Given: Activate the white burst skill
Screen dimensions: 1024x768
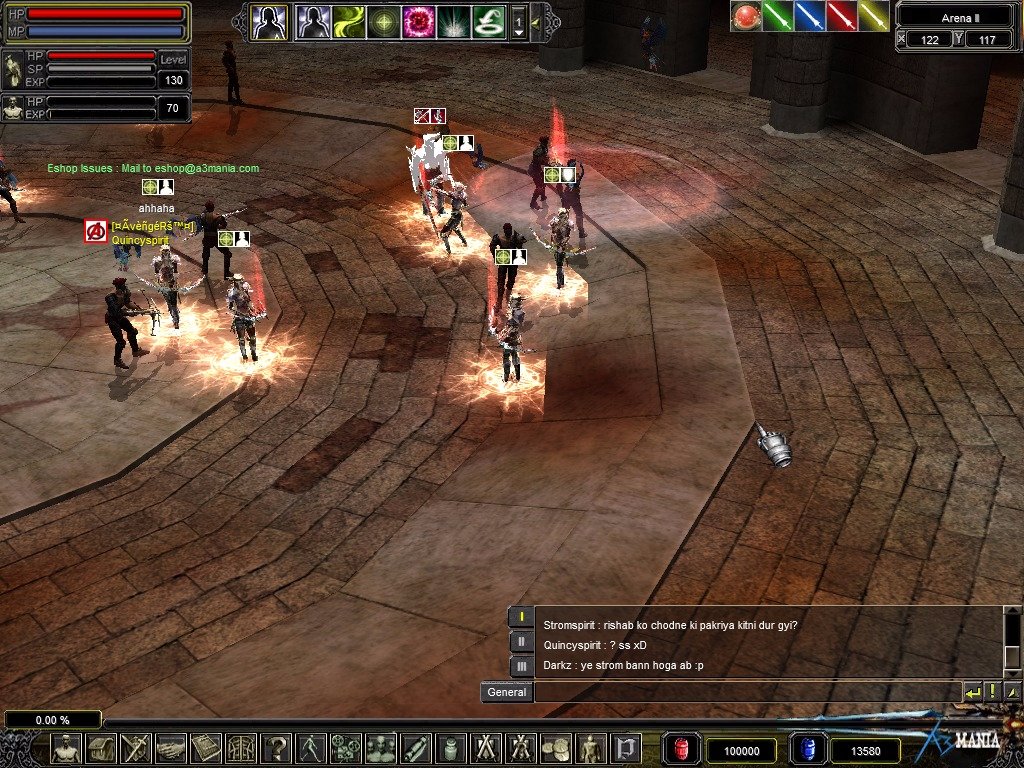Looking at the screenshot, I should tap(453, 22).
